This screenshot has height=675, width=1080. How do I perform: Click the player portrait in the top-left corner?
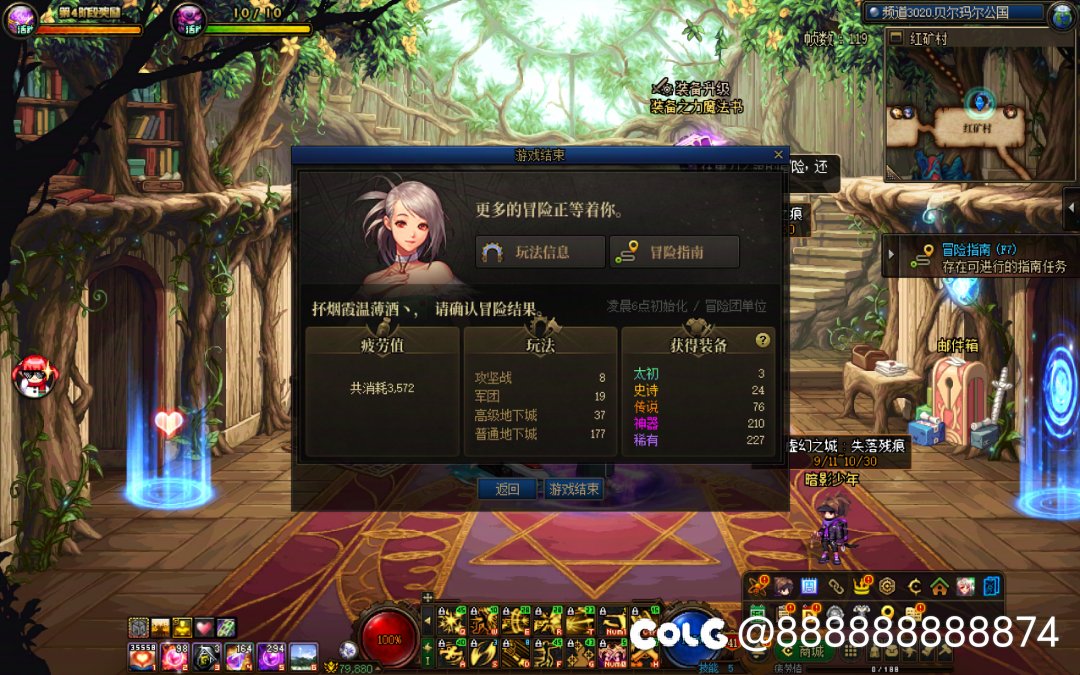(x=20, y=18)
